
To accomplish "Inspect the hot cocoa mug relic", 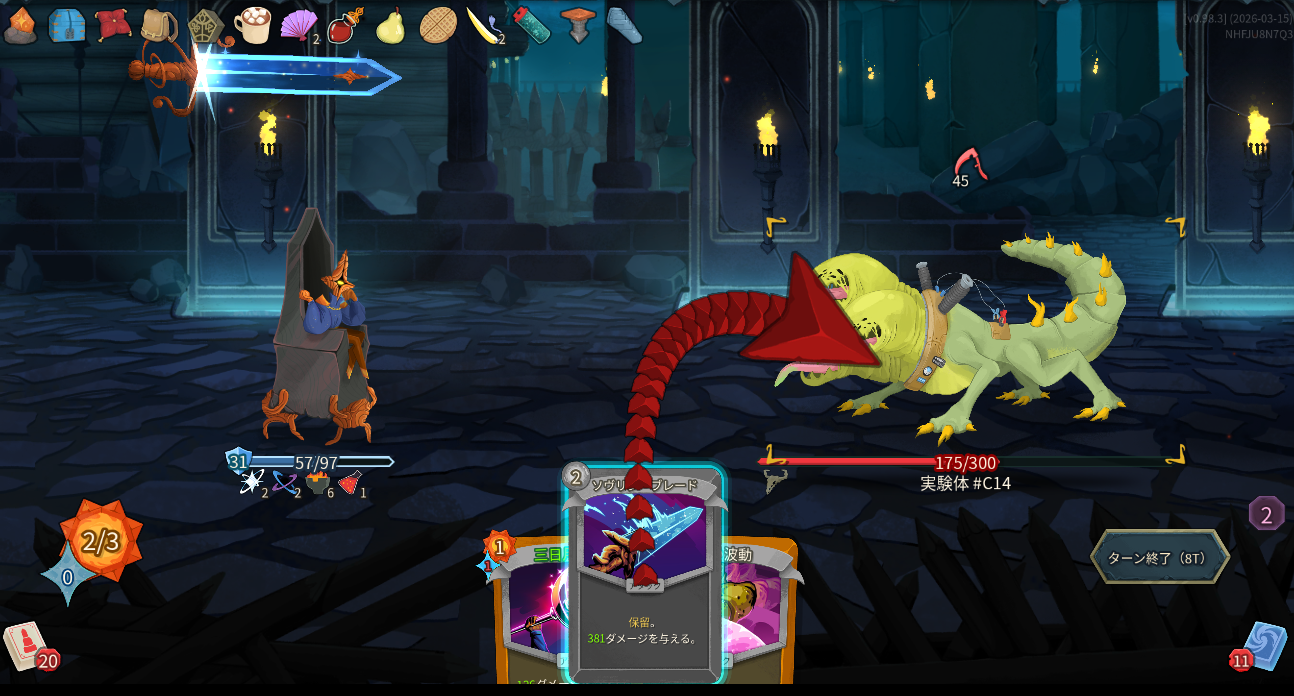I will pyautogui.click(x=253, y=25).
